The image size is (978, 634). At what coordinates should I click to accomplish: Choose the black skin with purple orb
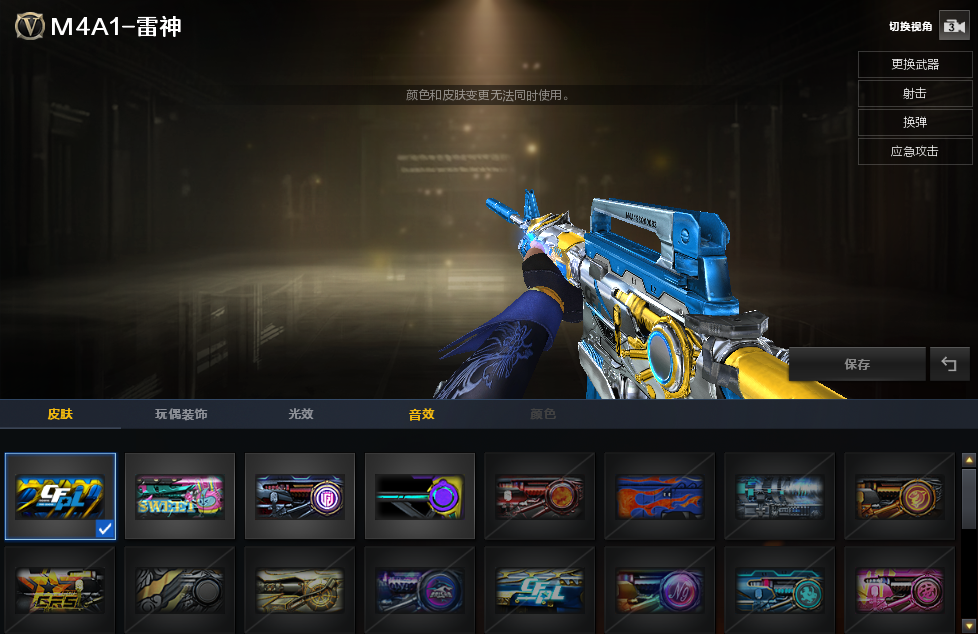click(420, 496)
